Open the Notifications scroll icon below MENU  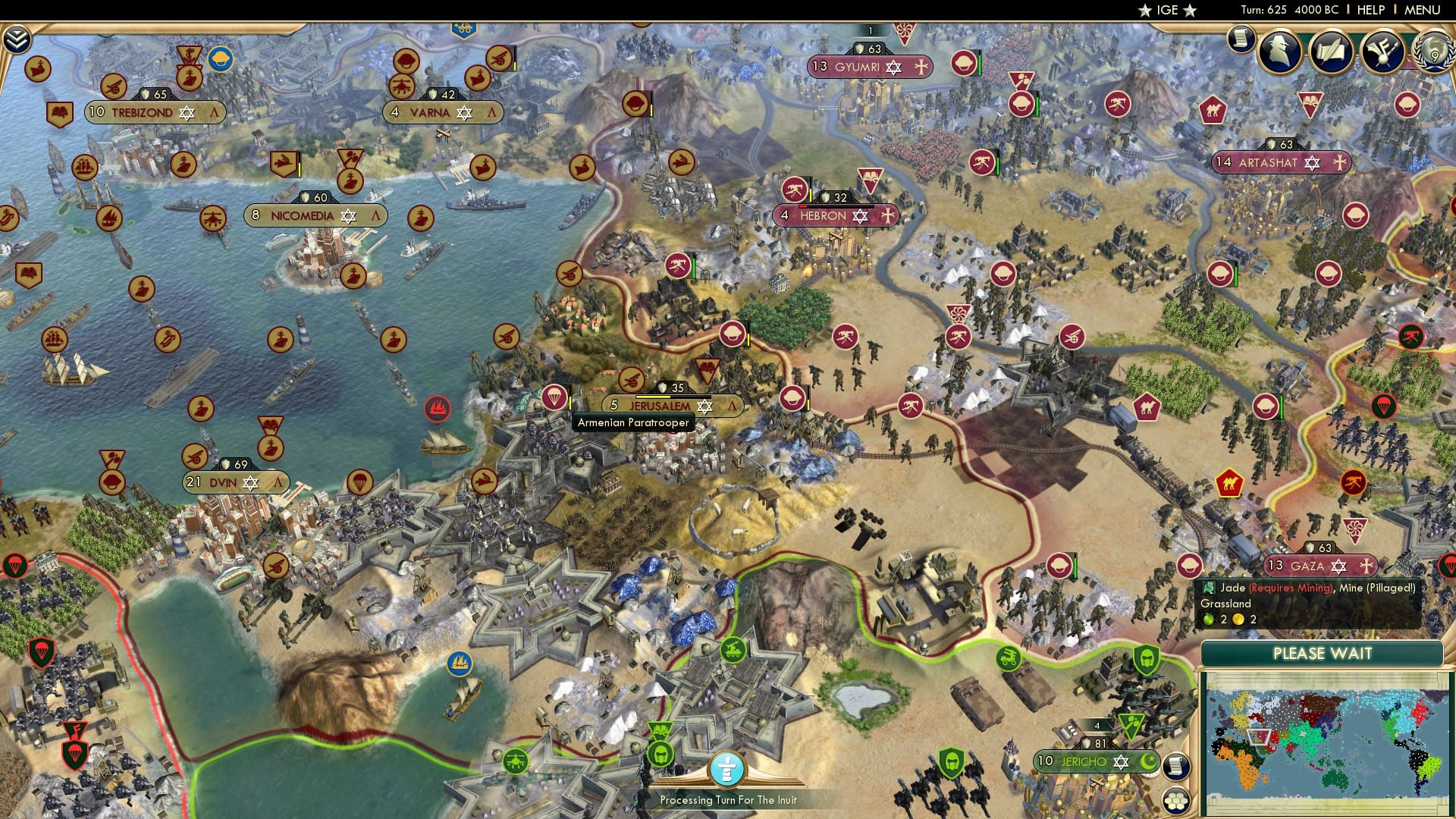tap(1241, 39)
